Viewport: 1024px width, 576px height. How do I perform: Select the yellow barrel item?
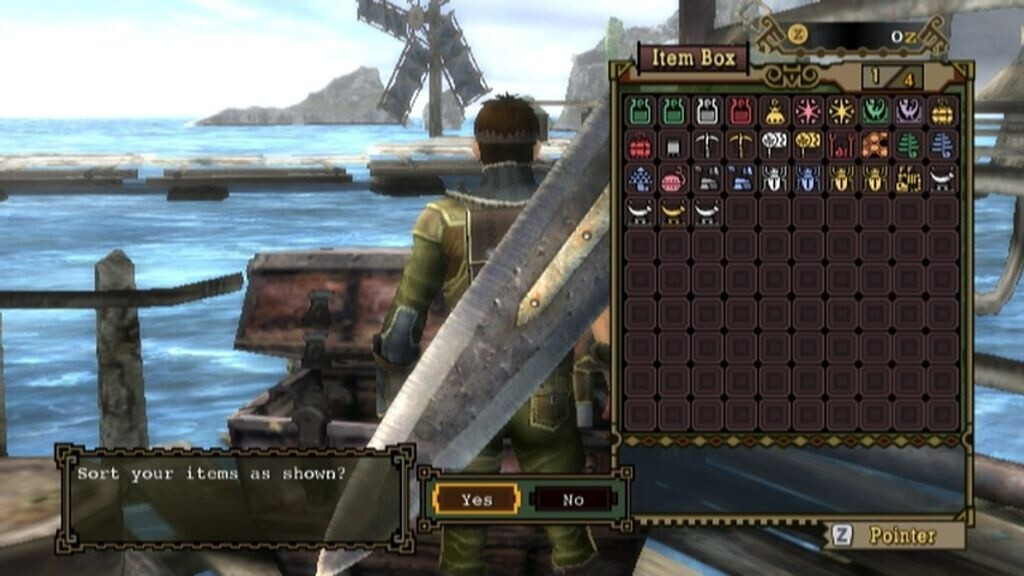coord(943,111)
